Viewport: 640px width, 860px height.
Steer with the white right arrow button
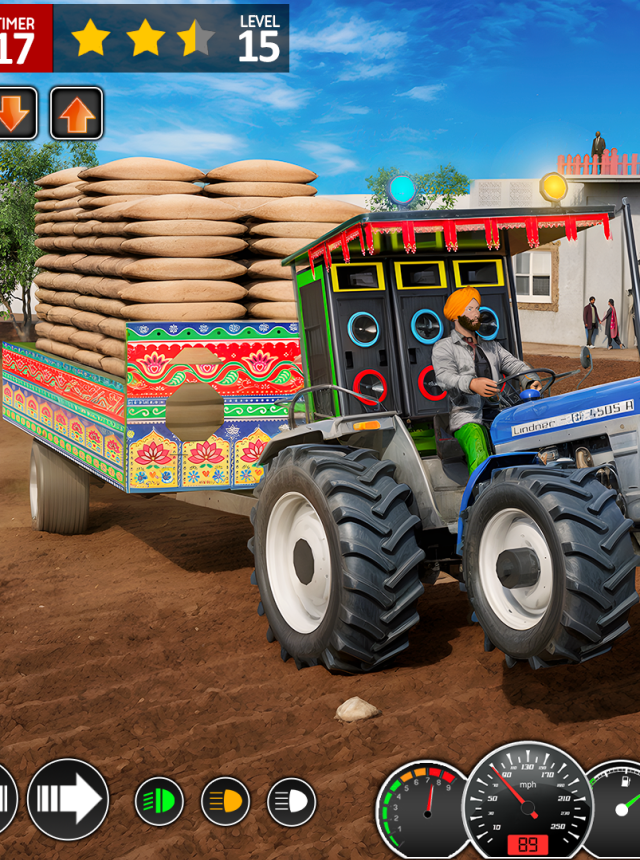[x=68, y=799]
